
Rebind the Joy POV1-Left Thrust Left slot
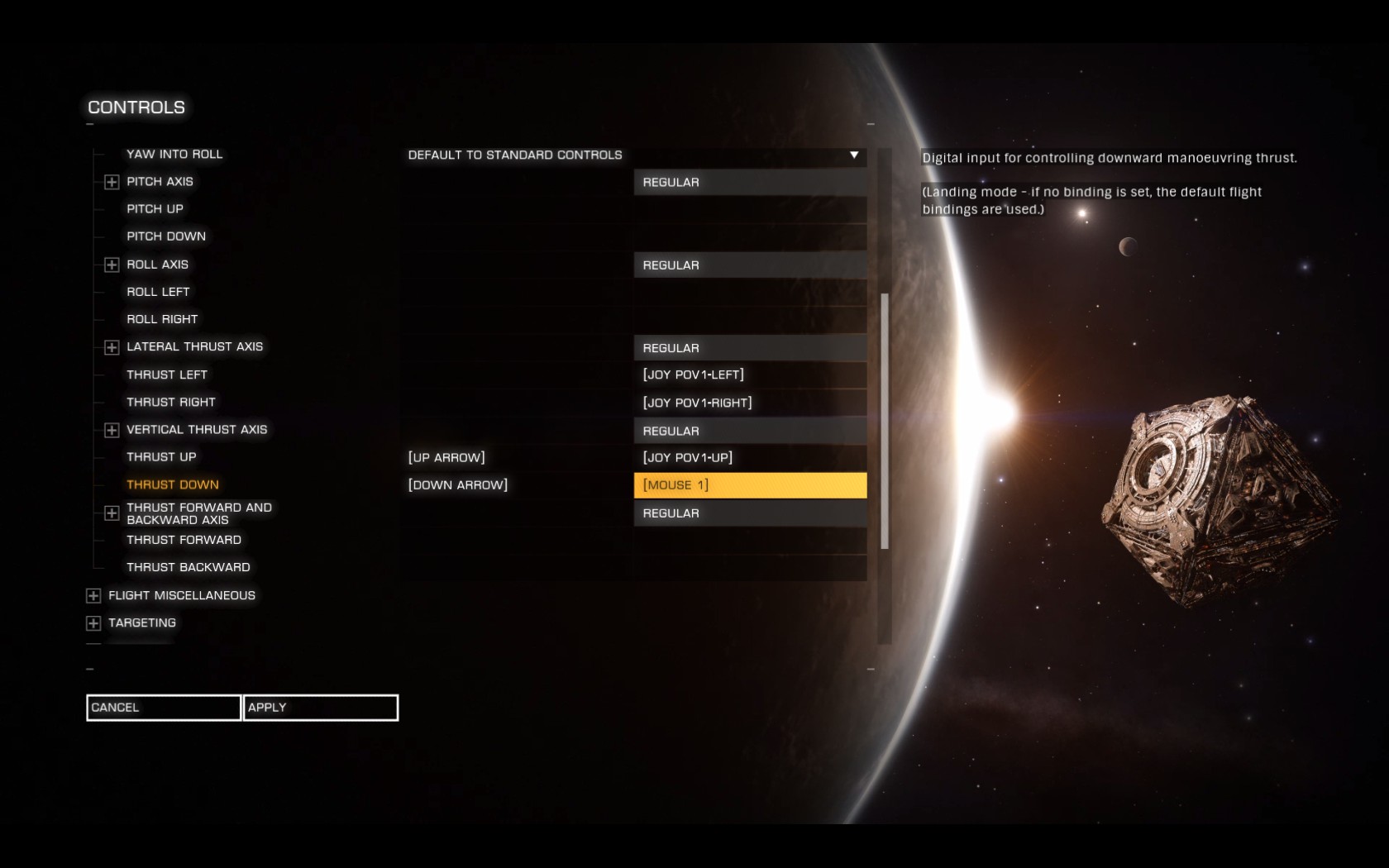coord(750,374)
